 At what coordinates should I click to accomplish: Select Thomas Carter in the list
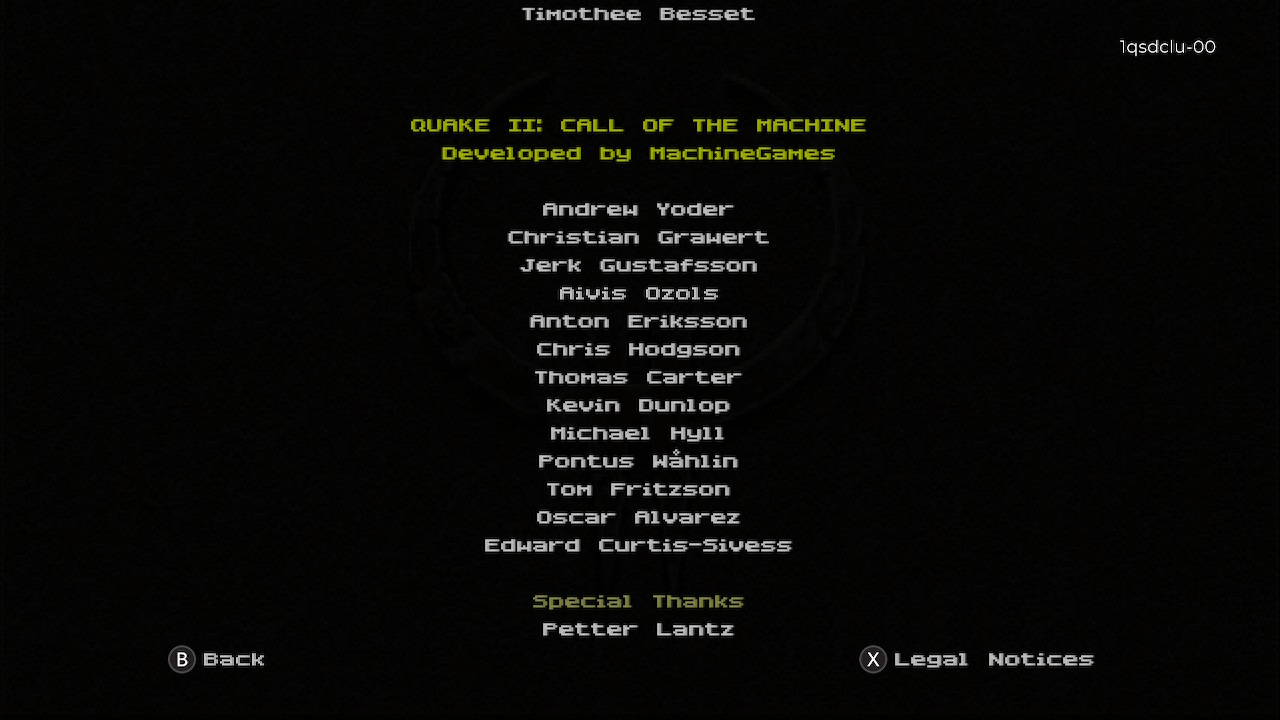tap(638, 377)
